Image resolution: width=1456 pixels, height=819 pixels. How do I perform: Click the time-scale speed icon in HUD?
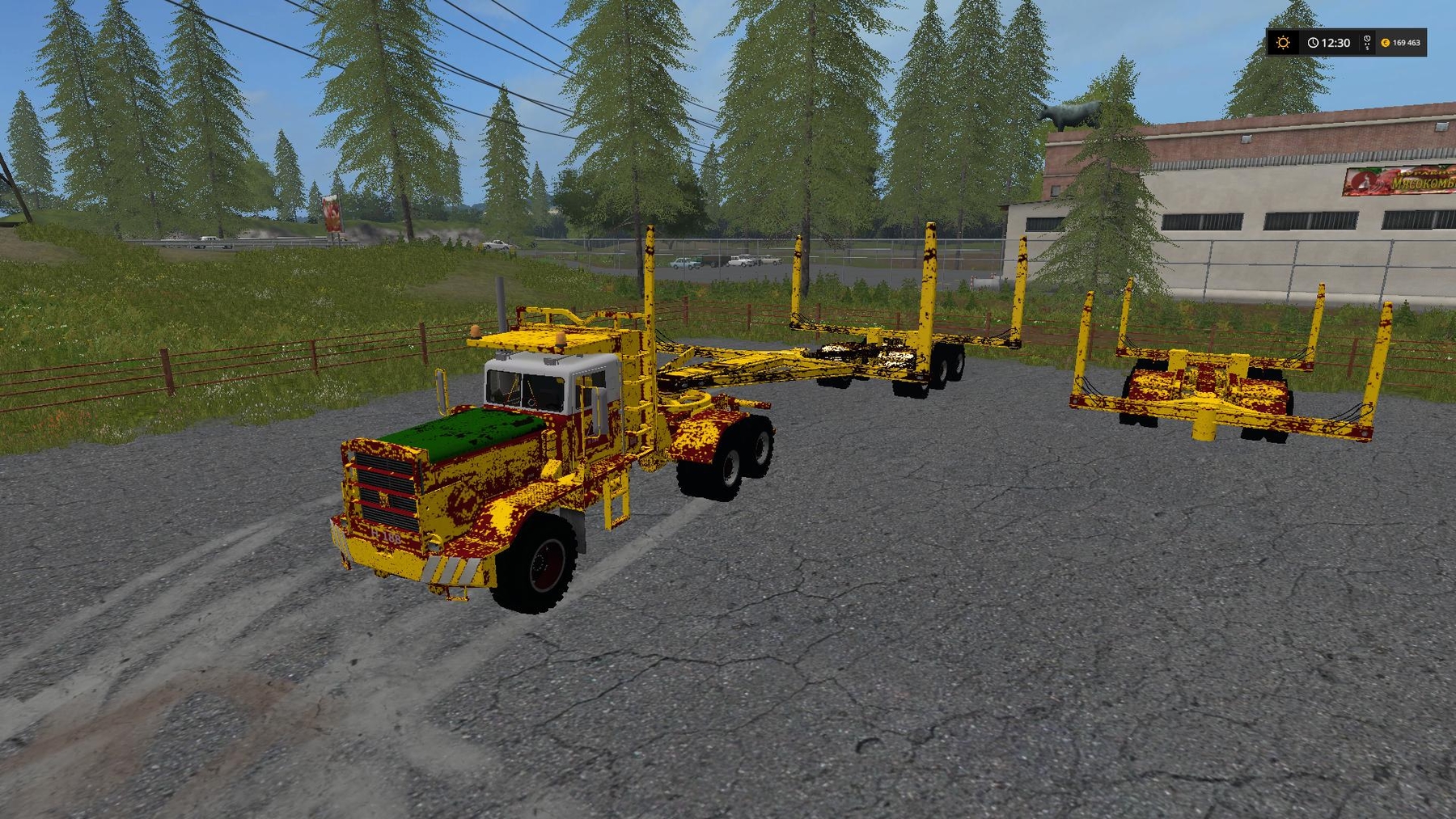1367,42
